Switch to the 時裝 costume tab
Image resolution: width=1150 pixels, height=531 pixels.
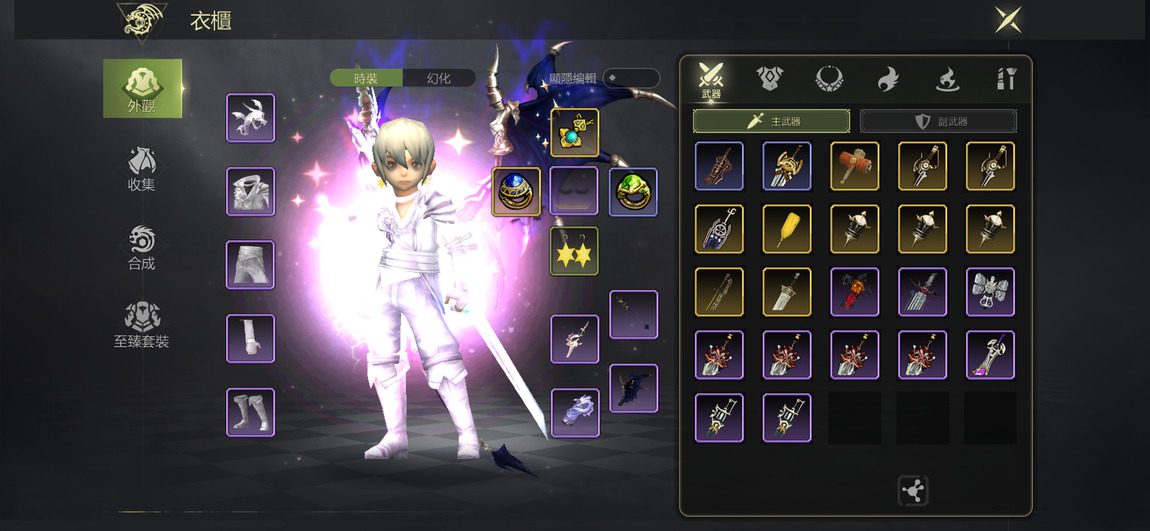coord(366,78)
